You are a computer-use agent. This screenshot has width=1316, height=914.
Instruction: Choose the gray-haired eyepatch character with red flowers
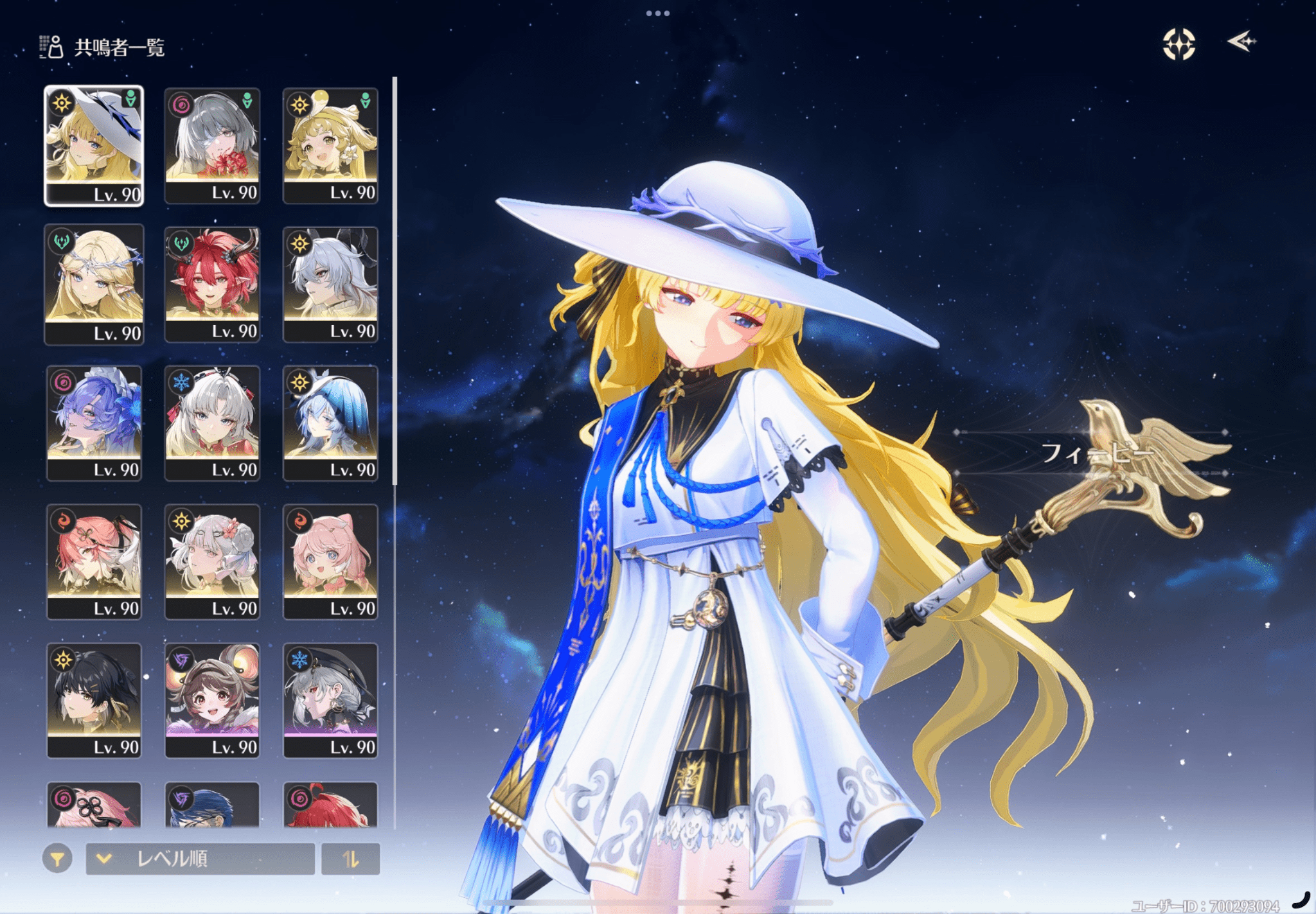(x=212, y=145)
